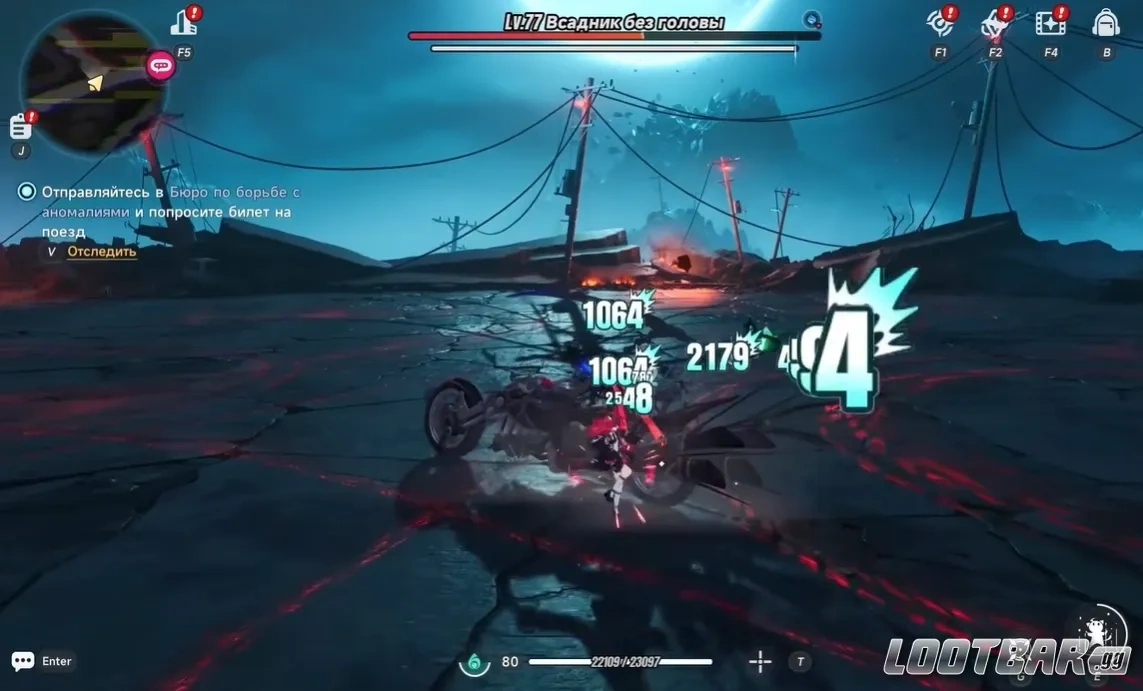This screenshot has width=1143, height=691.
Task: Click the magnifier icon beside boss health bar
Action: (x=812, y=19)
